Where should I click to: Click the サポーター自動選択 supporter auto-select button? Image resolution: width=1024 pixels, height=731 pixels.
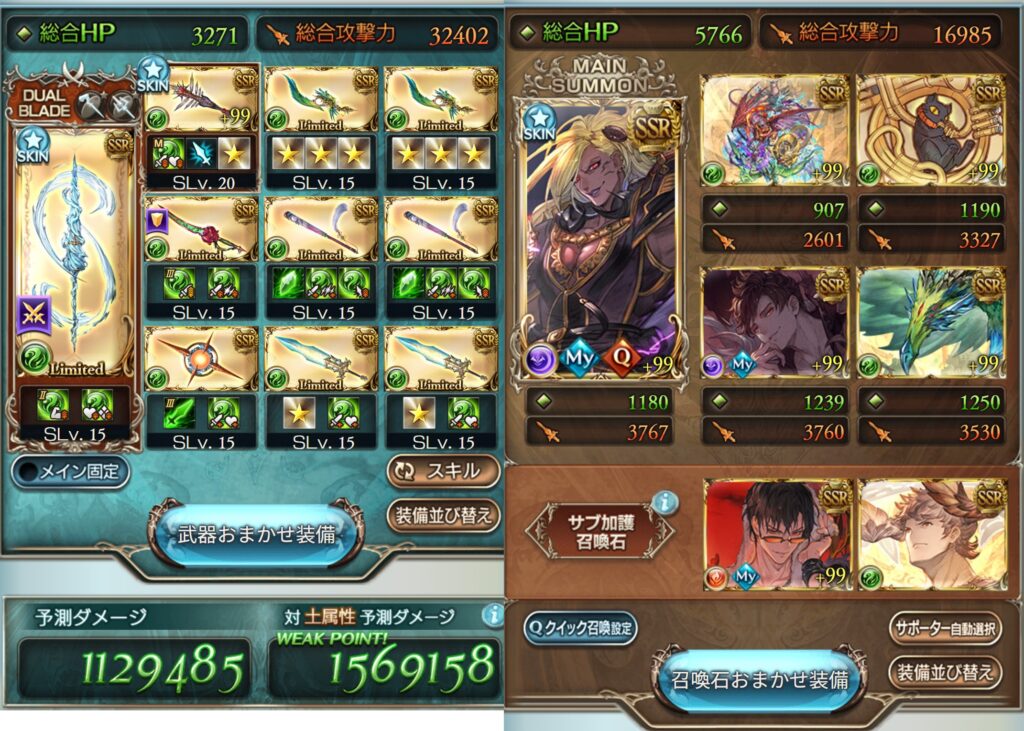click(944, 628)
